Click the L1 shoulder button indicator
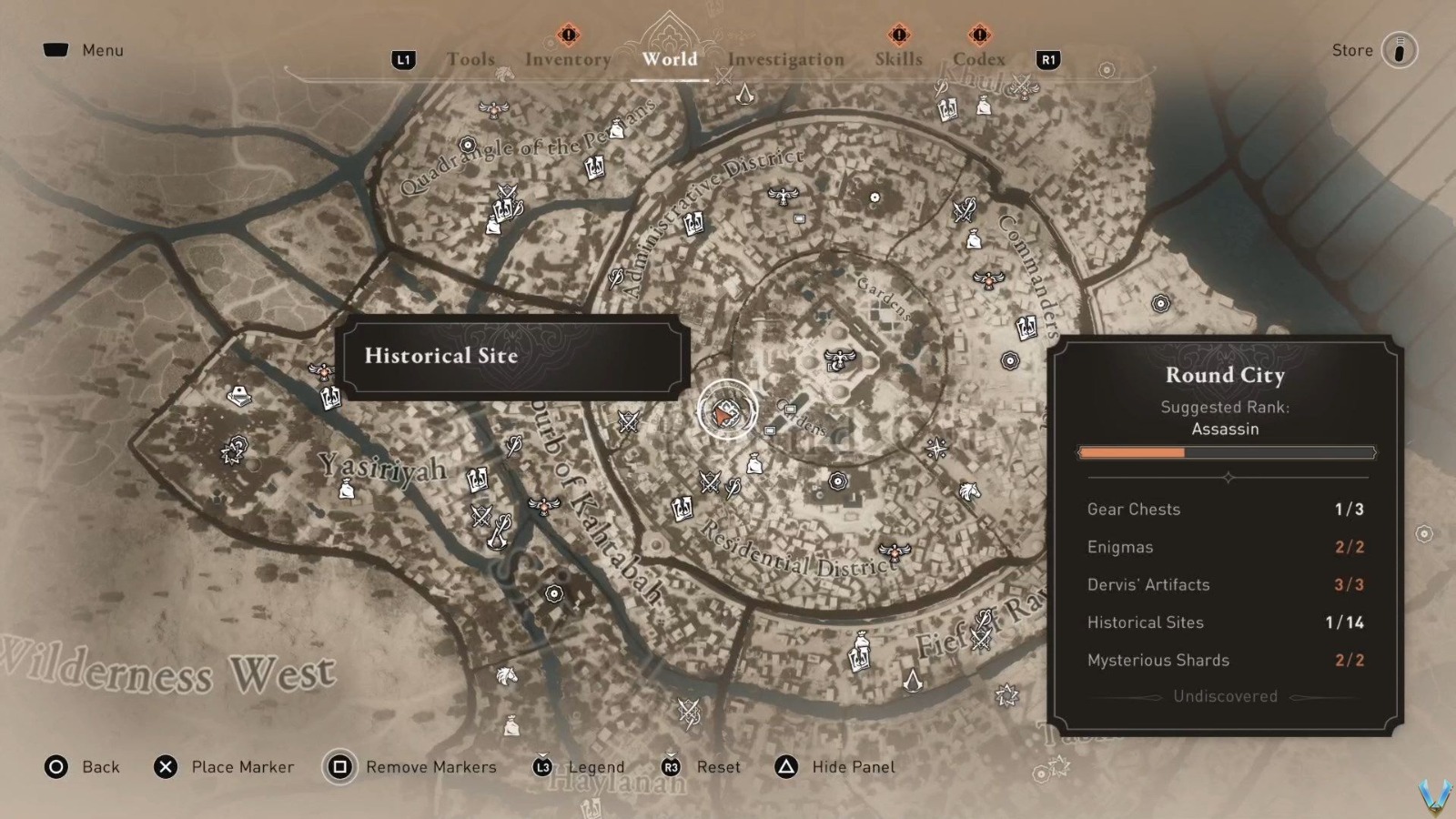This screenshot has width=1456, height=819. tap(404, 60)
